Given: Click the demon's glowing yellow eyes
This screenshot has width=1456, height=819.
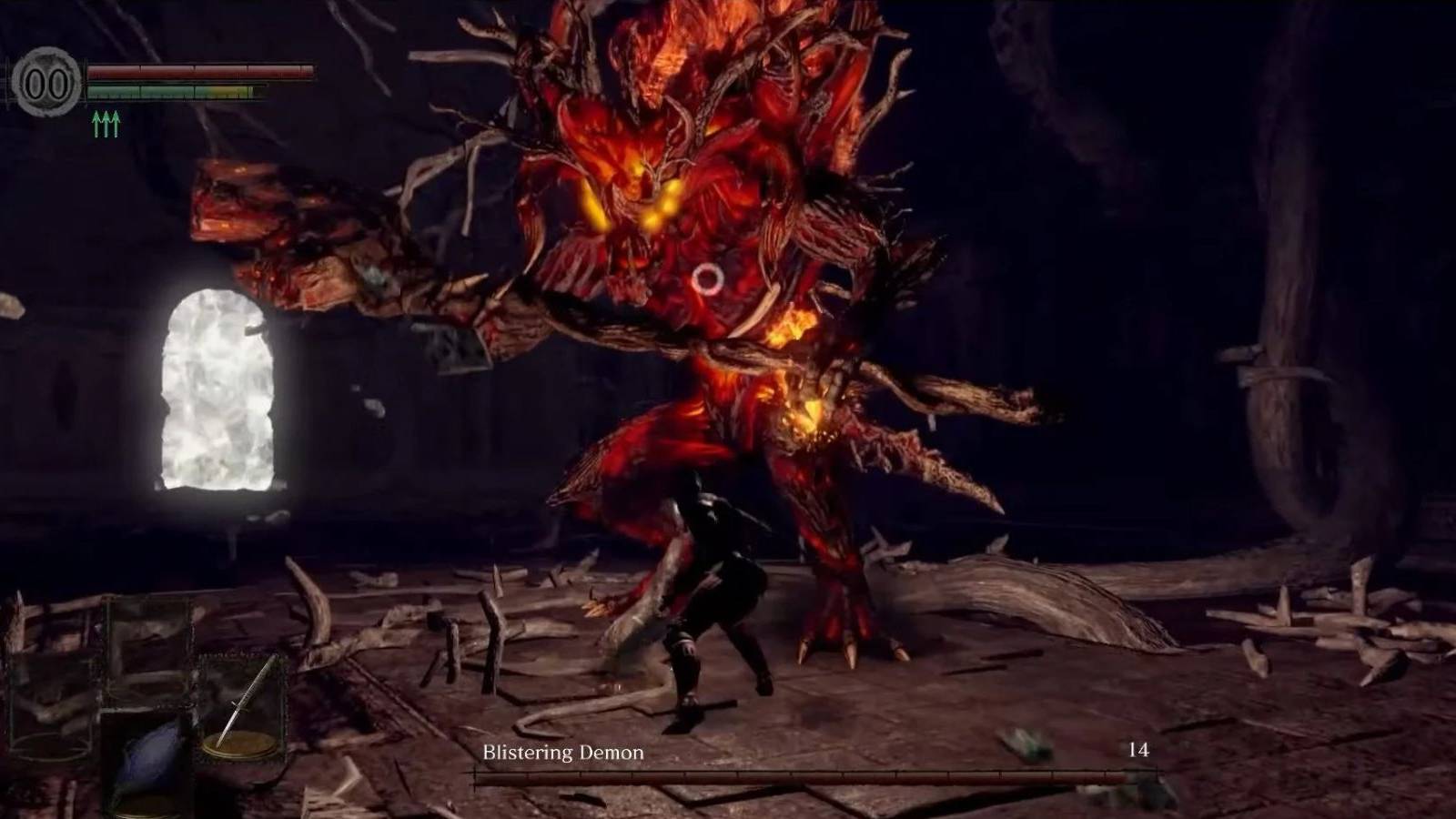Looking at the screenshot, I should pyautogui.click(x=628, y=200).
